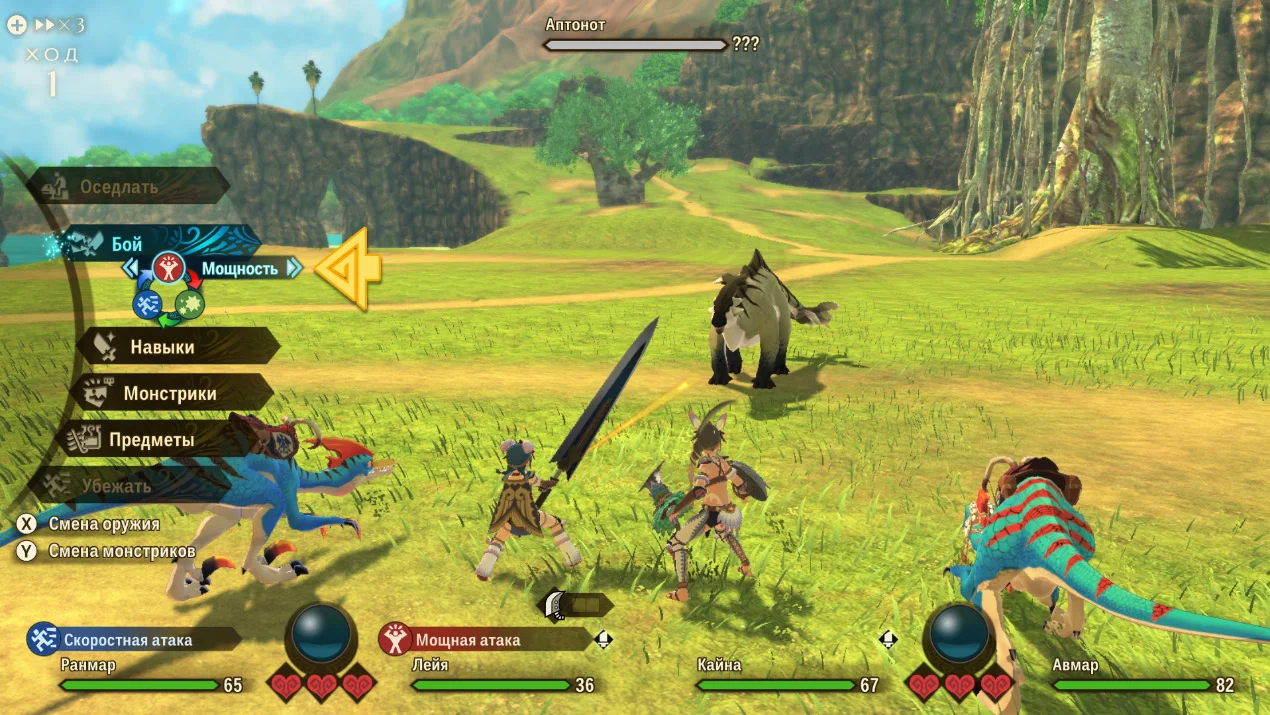This screenshot has height=715, width=1270.
Task: Open the Монстрики menu entry
Action: click(x=170, y=393)
